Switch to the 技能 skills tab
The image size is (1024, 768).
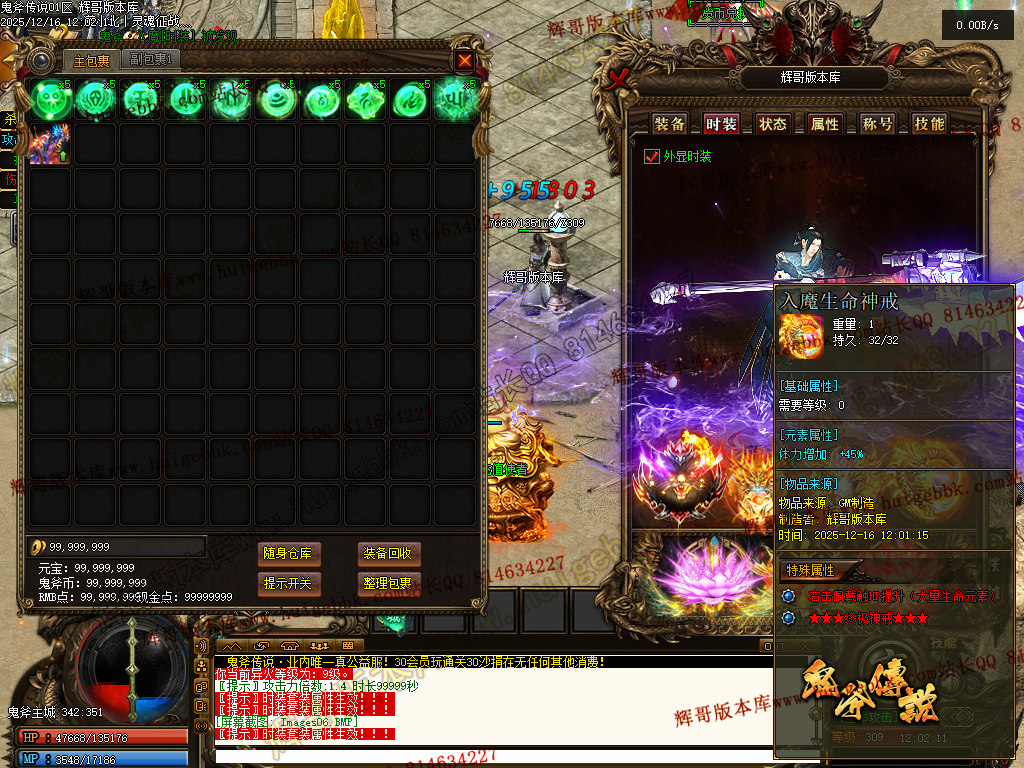tap(929, 124)
